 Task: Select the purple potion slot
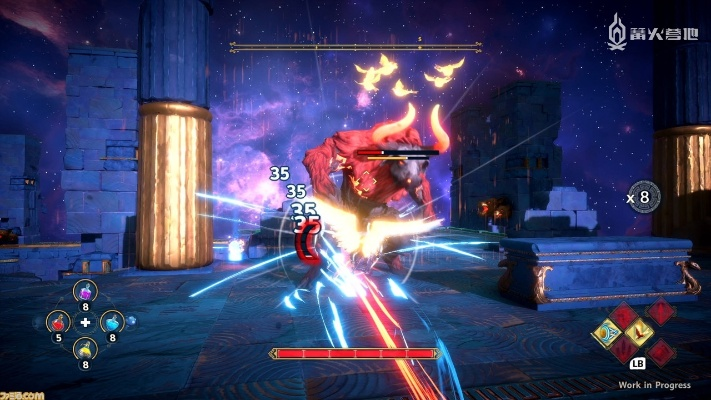point(86,293)
